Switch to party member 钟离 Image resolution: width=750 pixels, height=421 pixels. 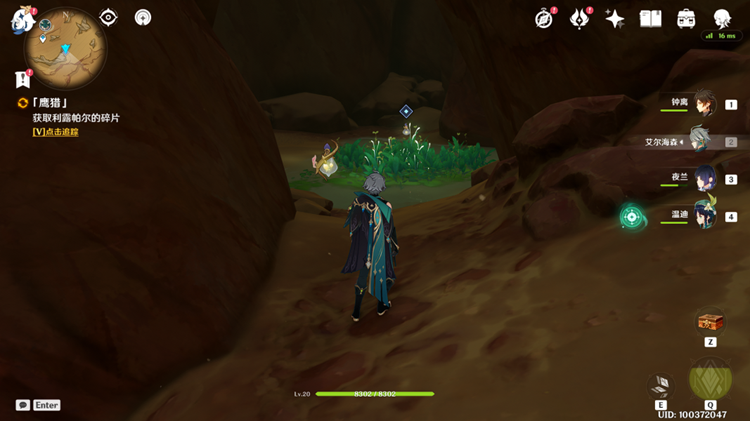[704, 103]
